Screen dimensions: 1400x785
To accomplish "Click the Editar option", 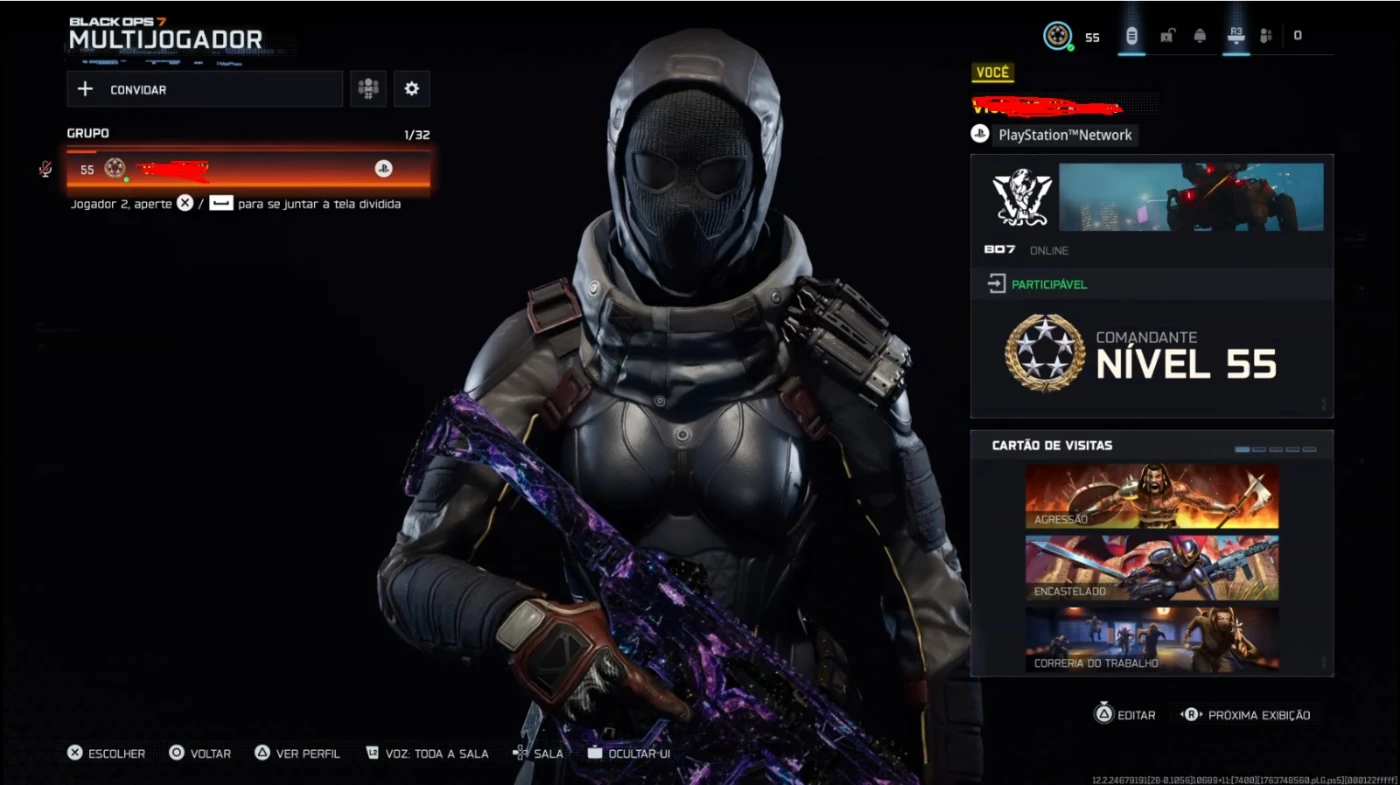I will tap(1125, 715).
